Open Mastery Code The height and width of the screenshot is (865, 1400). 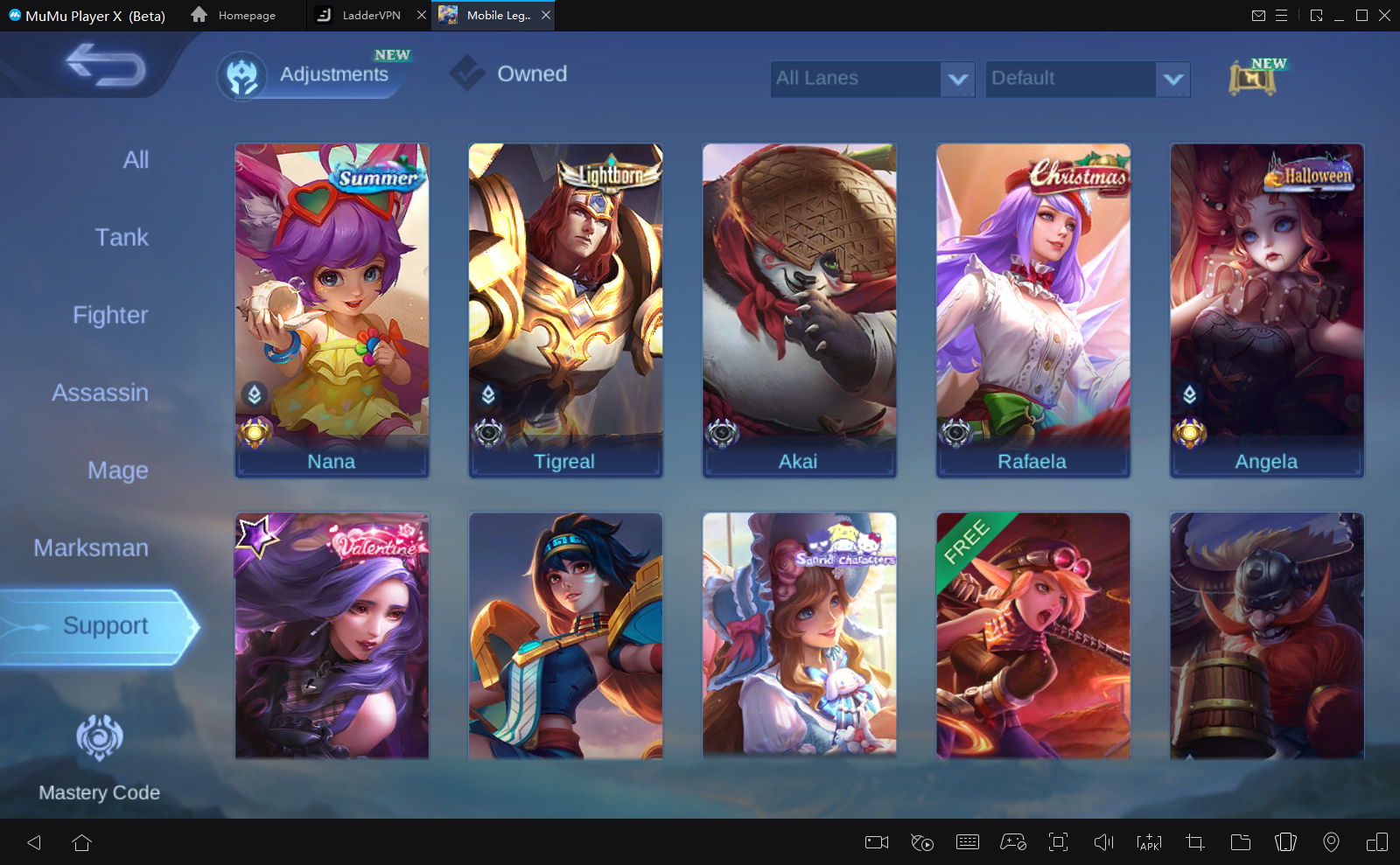coord(100,756)
